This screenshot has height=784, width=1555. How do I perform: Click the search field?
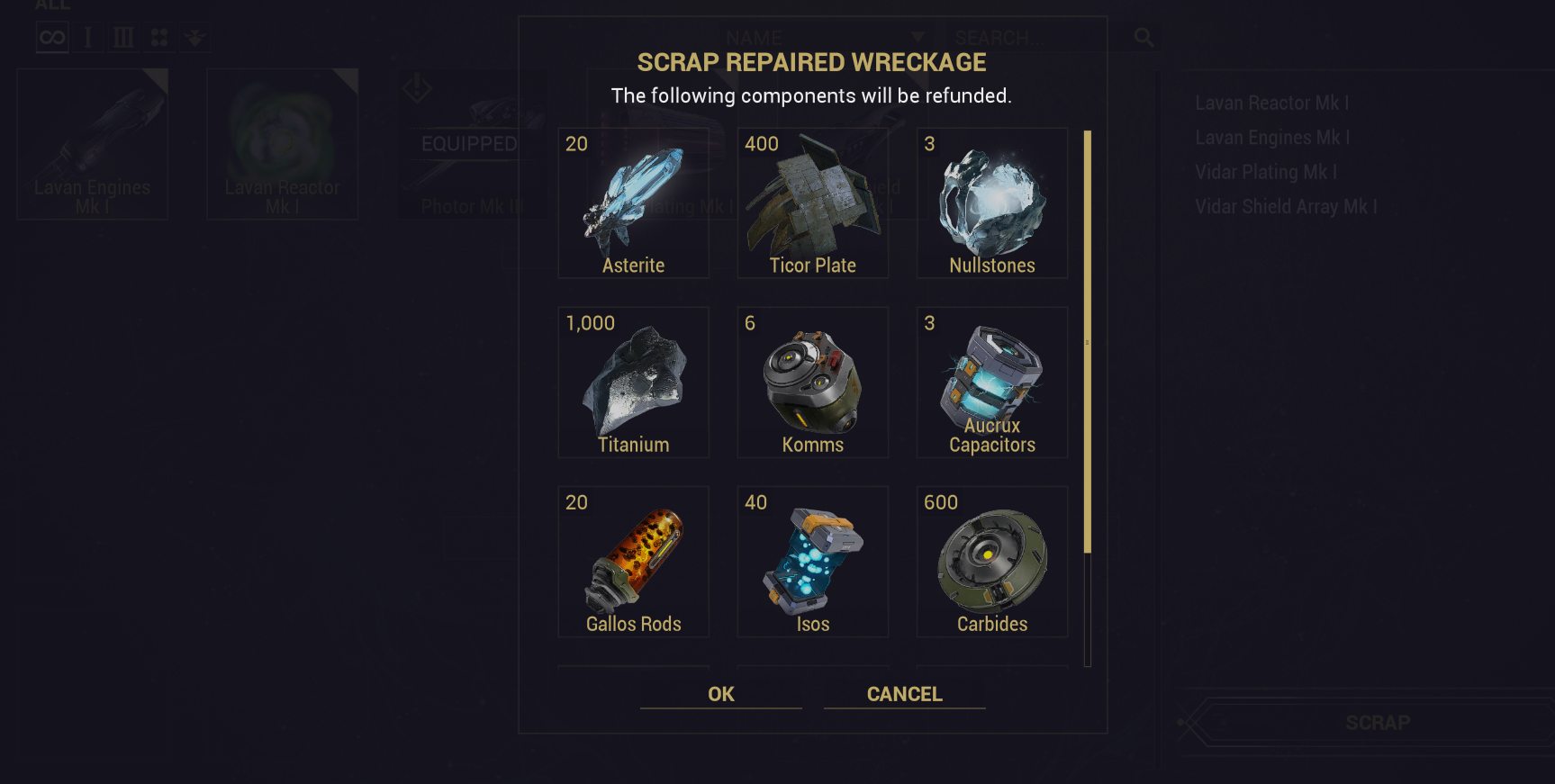coord(1035,38)
